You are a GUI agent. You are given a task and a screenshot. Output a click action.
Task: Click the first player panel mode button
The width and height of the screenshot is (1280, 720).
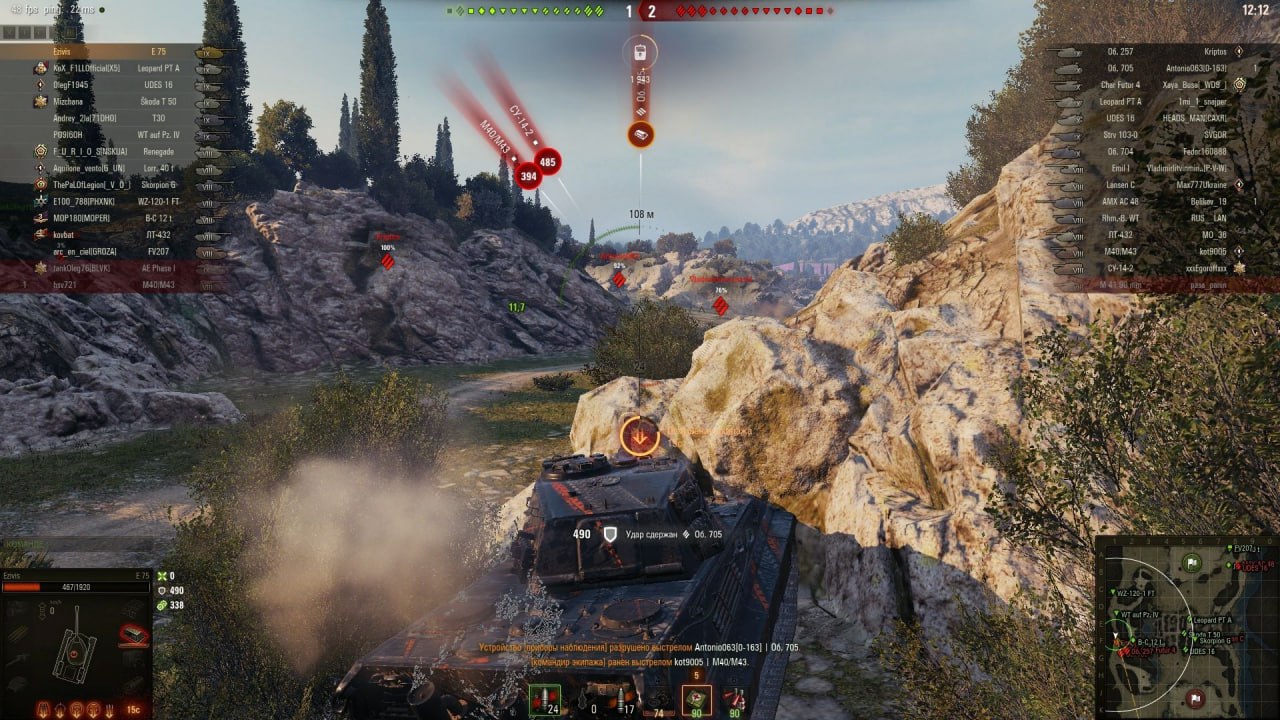click(x=8, y=32)
